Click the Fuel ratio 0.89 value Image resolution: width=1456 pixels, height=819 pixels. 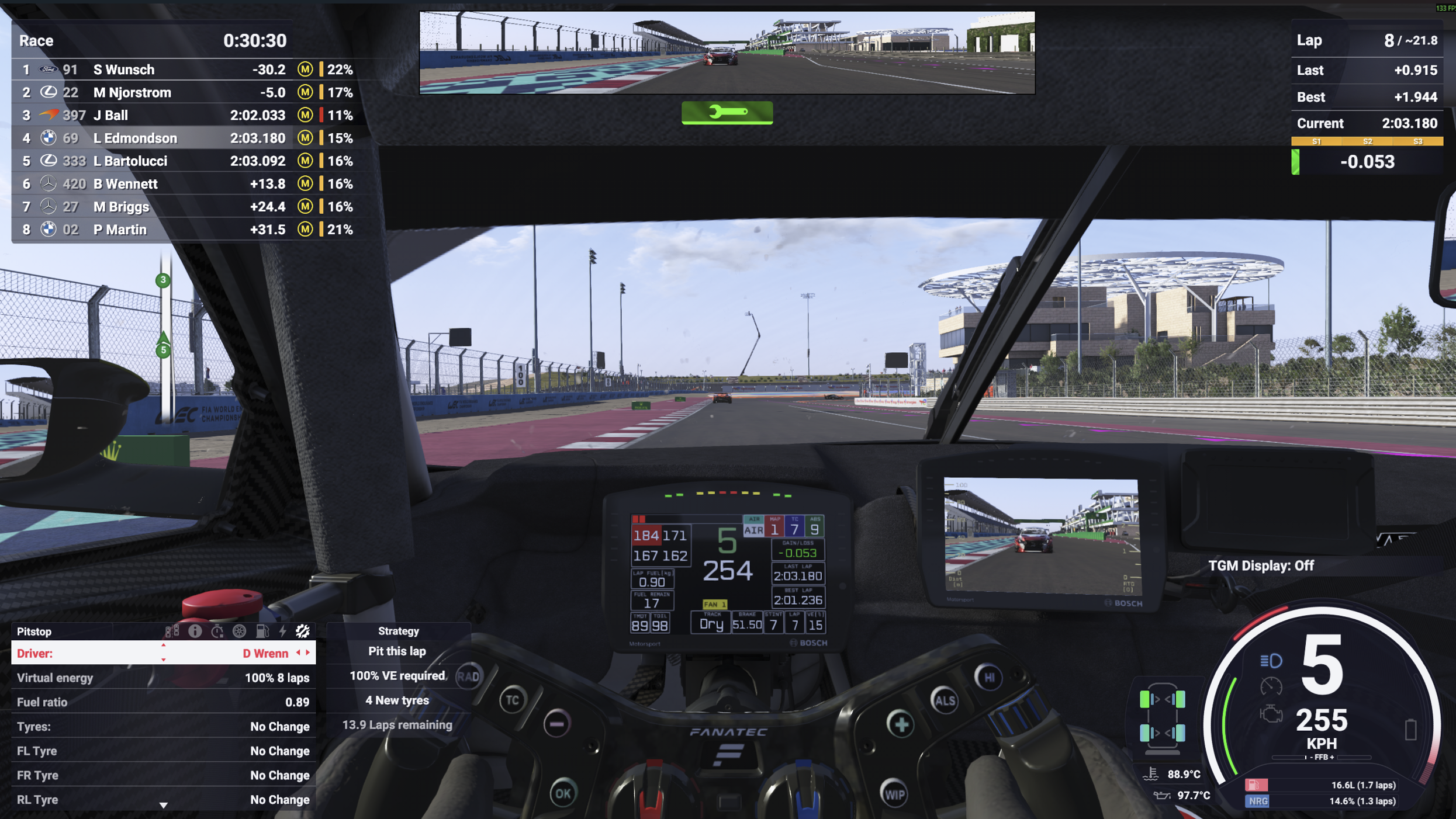pos(294,702)
